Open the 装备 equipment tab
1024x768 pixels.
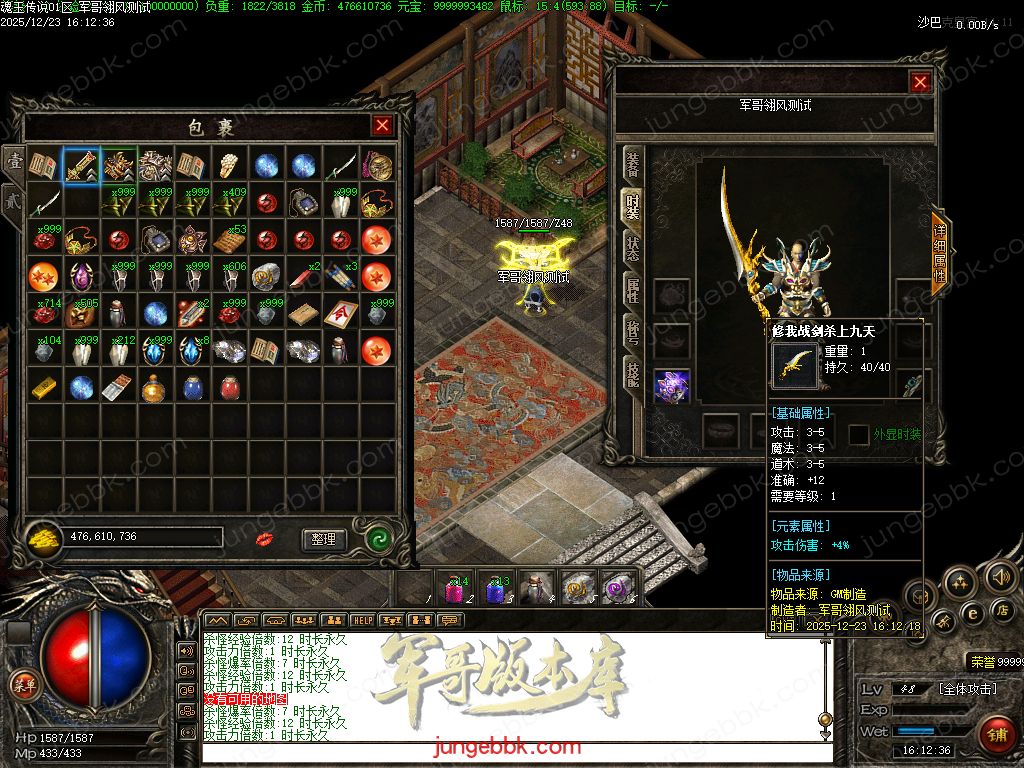point(632,162)
